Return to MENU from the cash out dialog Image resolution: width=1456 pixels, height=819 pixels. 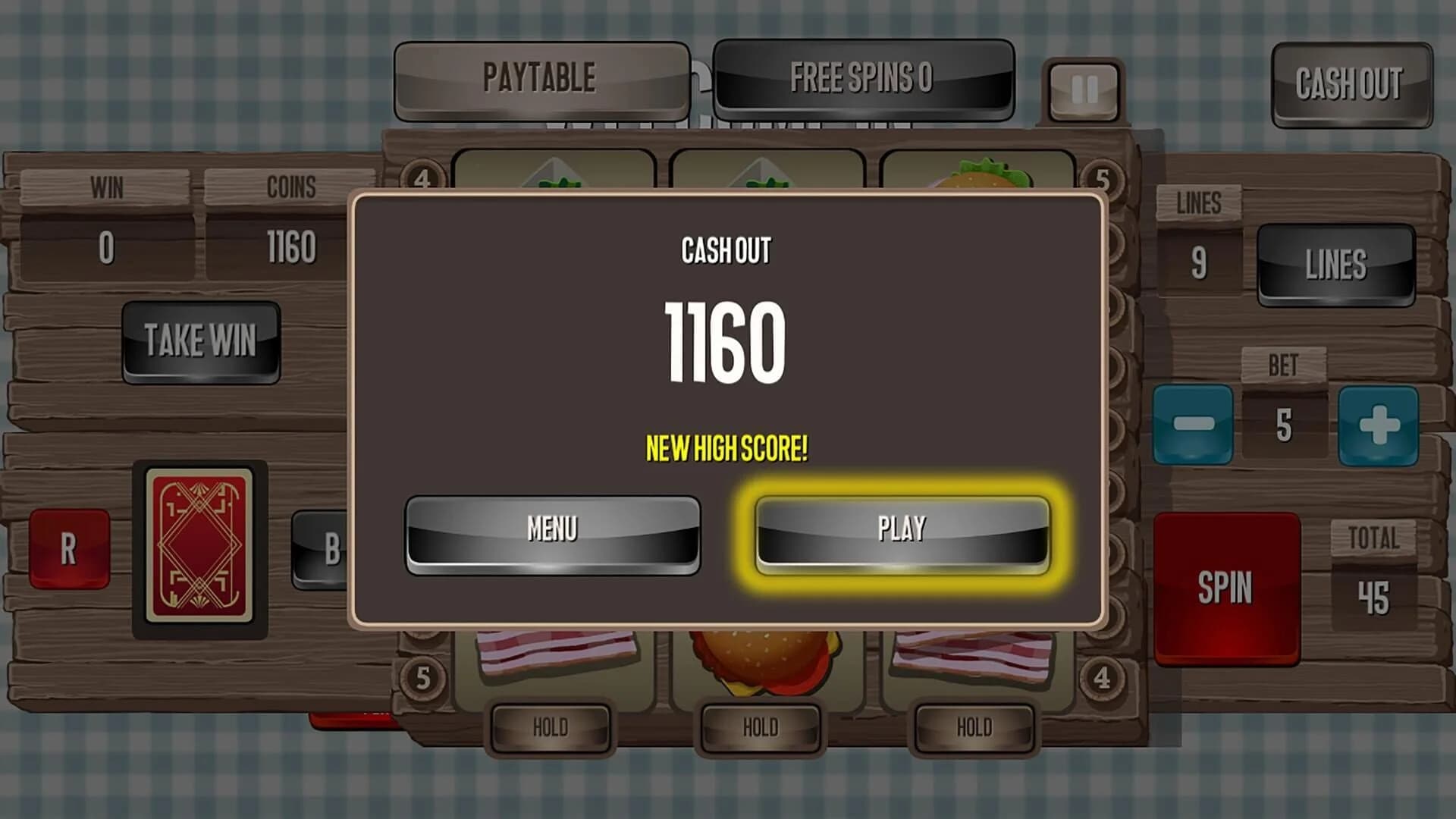pos(554,529)
